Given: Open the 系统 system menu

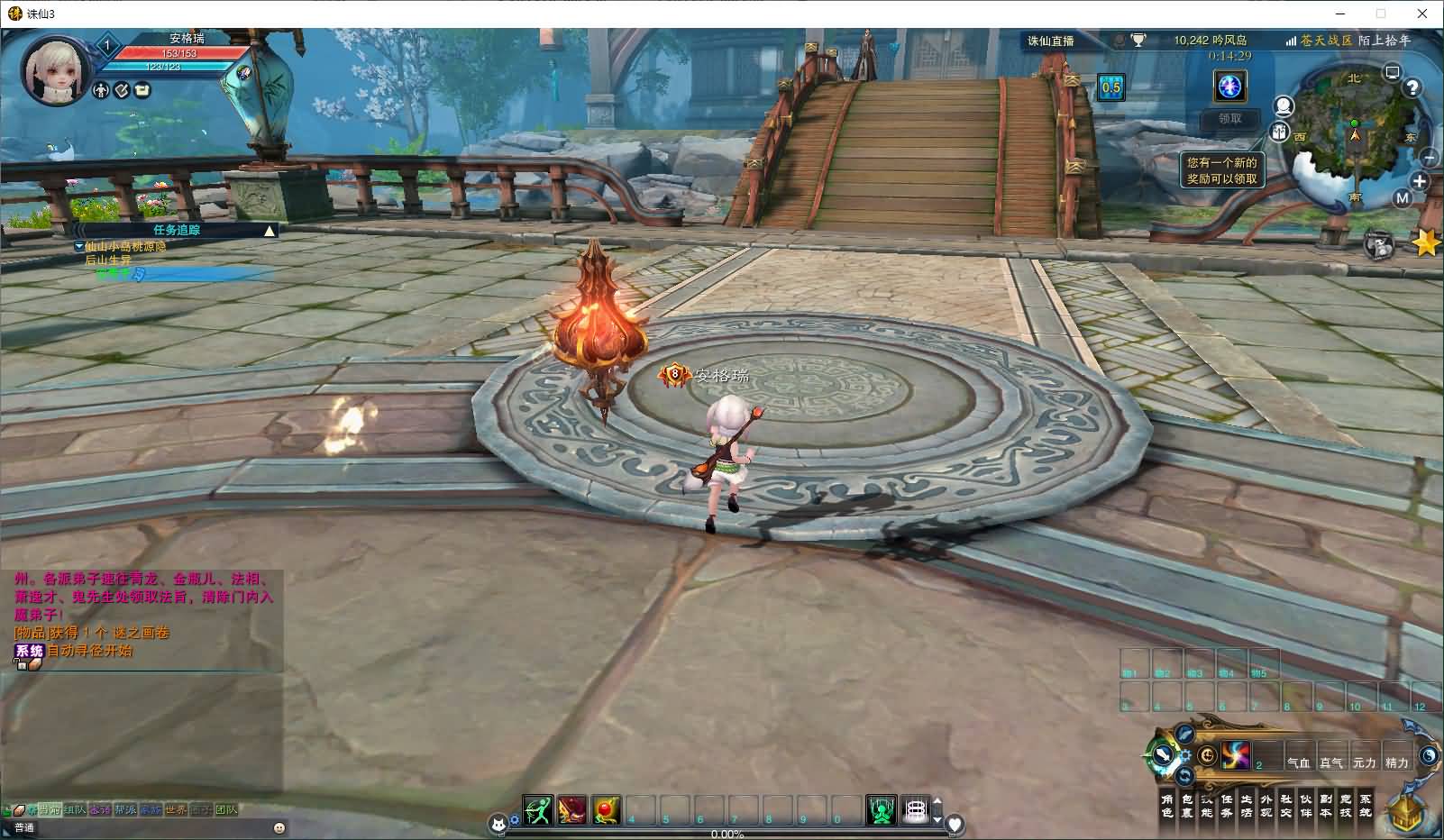Looking at the screenshot, I should (1365, 806).
